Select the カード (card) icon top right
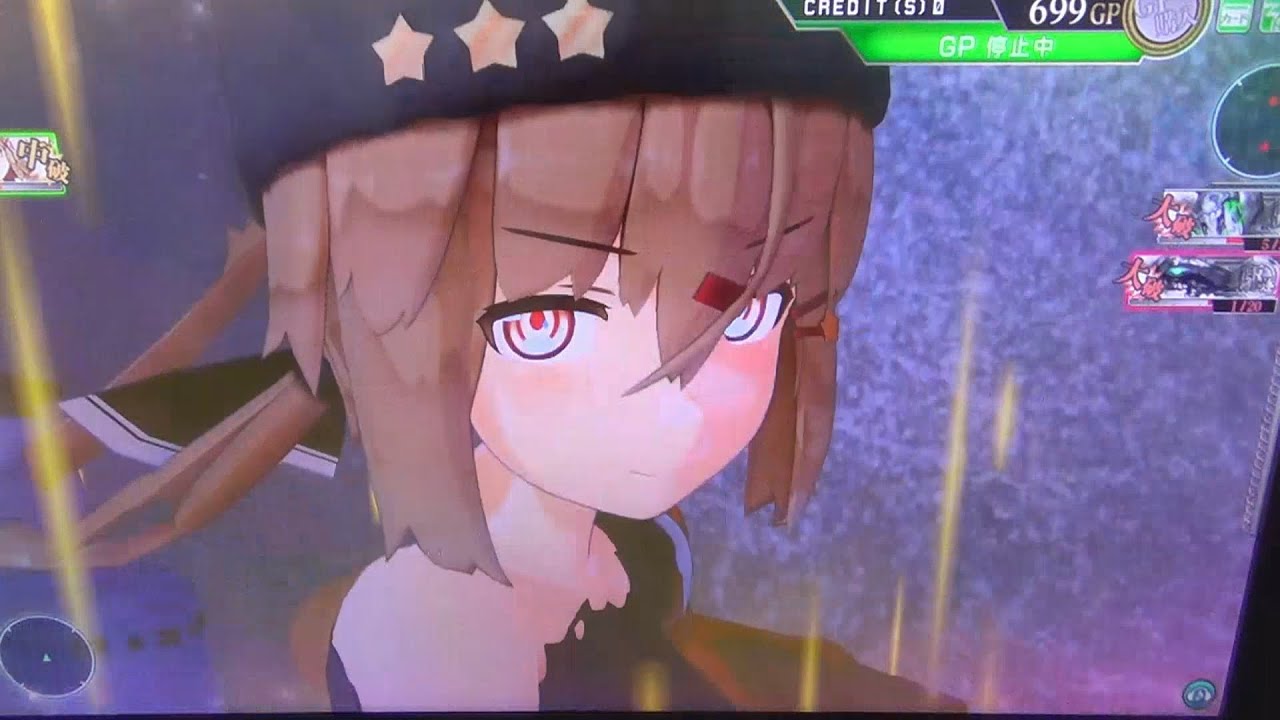 click(x=1233, y=18)
